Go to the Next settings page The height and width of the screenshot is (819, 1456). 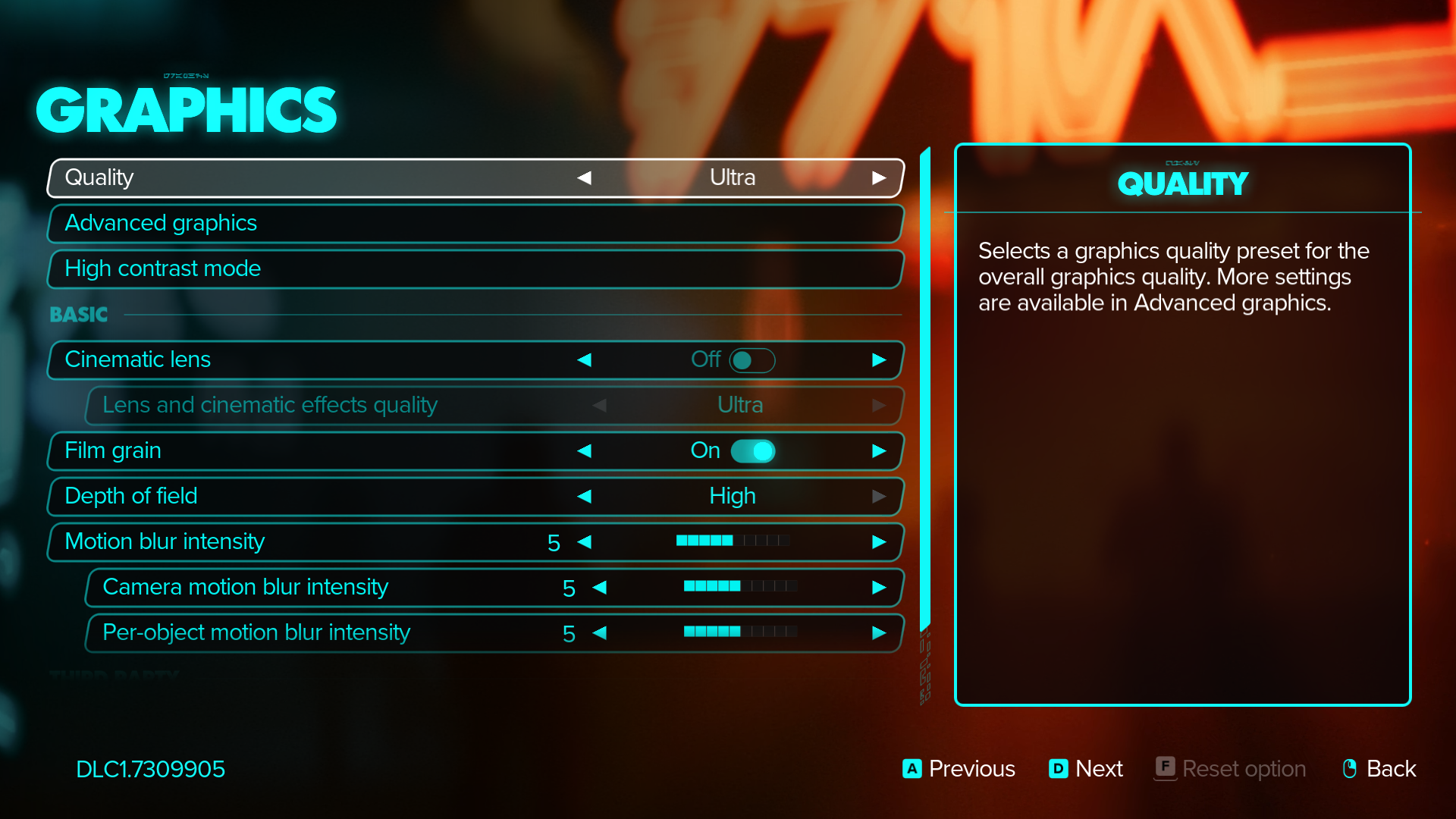click(1086, 769)
